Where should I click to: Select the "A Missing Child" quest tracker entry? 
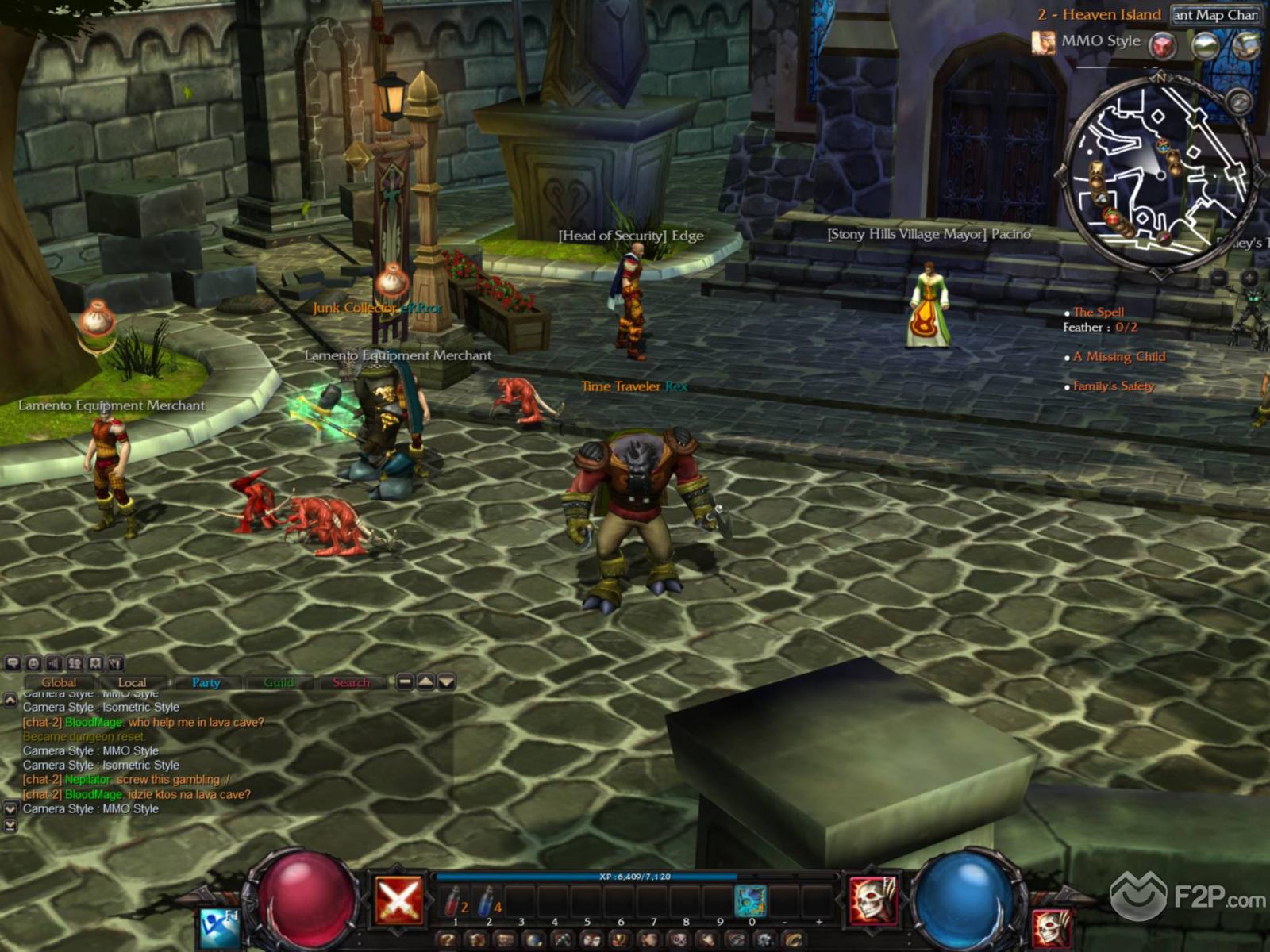coord(1119,357)
